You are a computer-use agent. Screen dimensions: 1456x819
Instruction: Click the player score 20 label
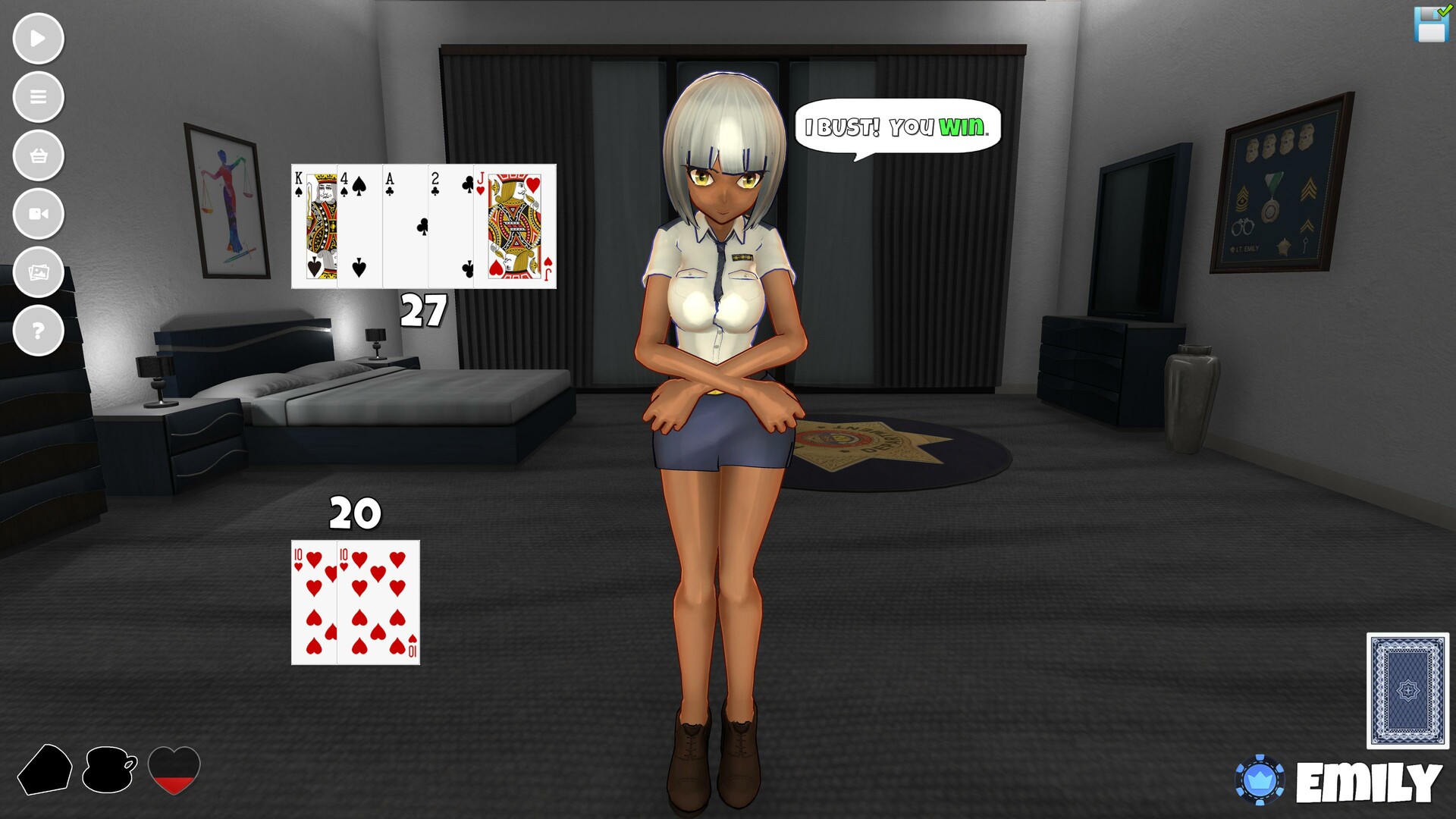pos(353,513)
